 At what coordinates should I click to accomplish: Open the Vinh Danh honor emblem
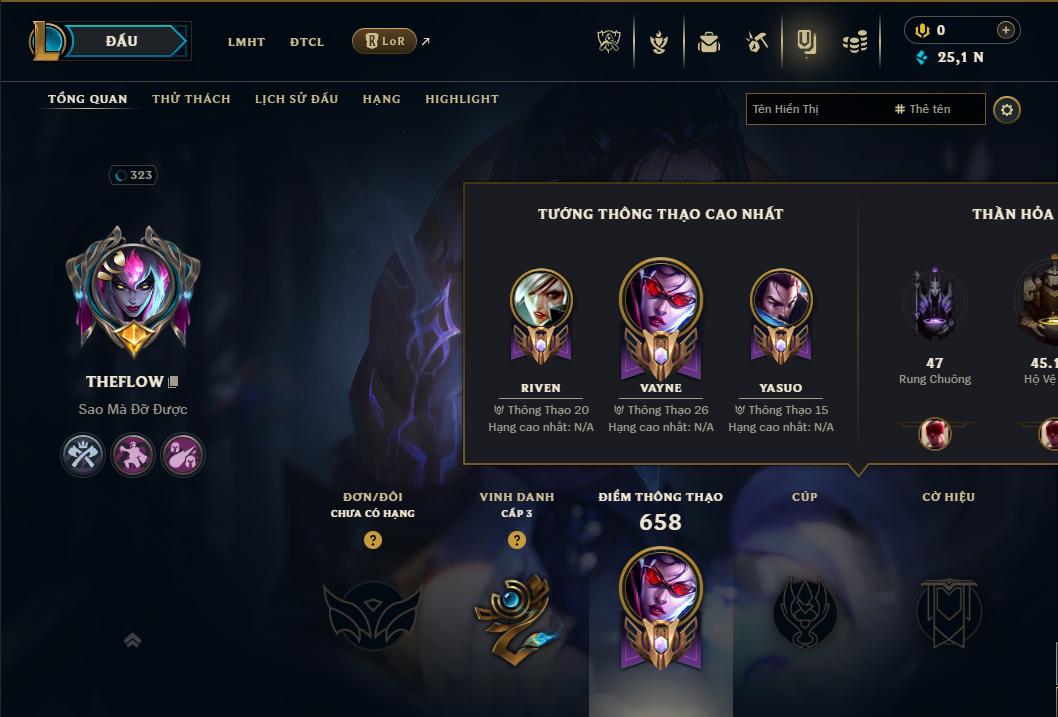516,612
